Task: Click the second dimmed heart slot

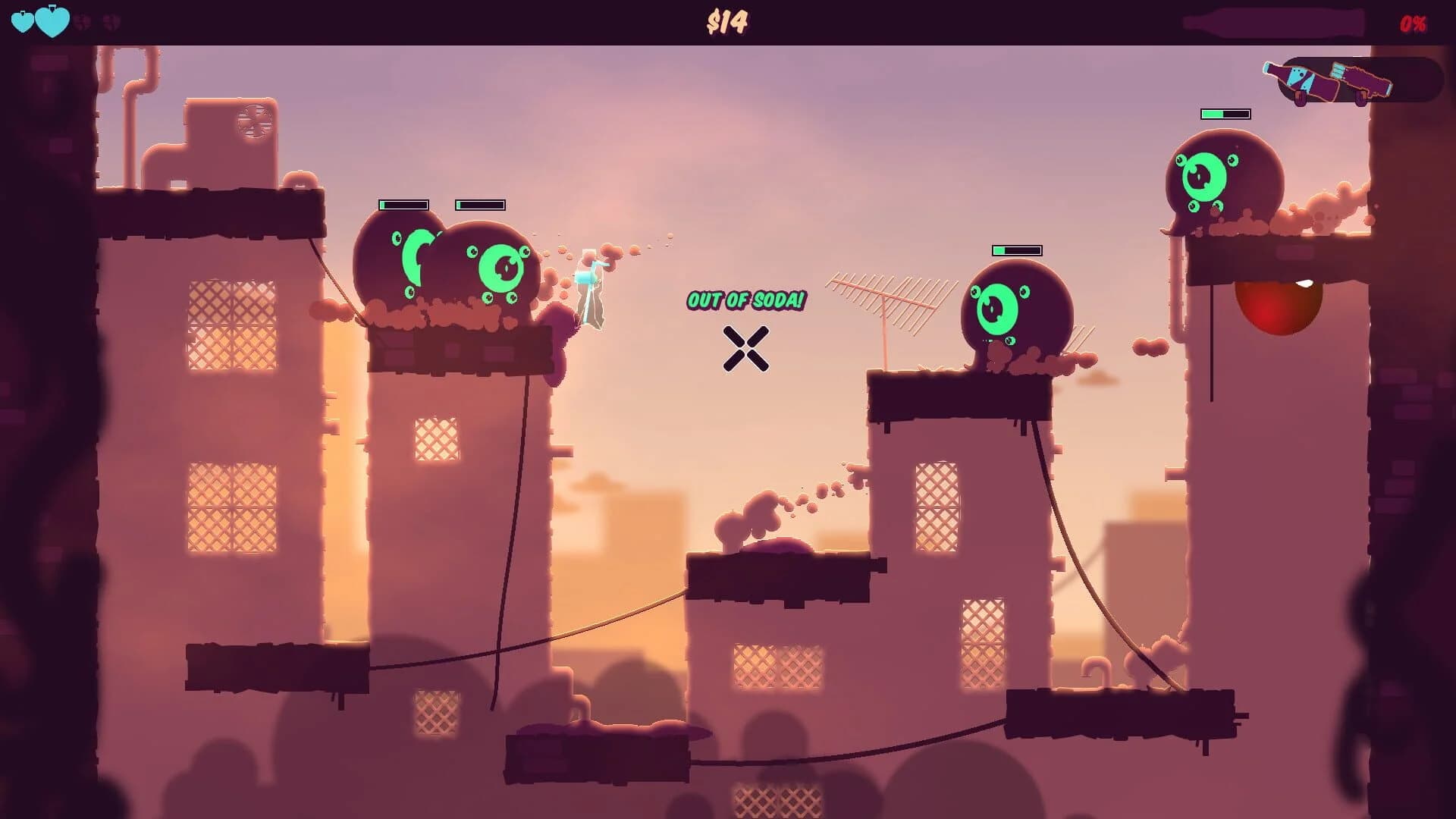Action: tap(112, 20)
